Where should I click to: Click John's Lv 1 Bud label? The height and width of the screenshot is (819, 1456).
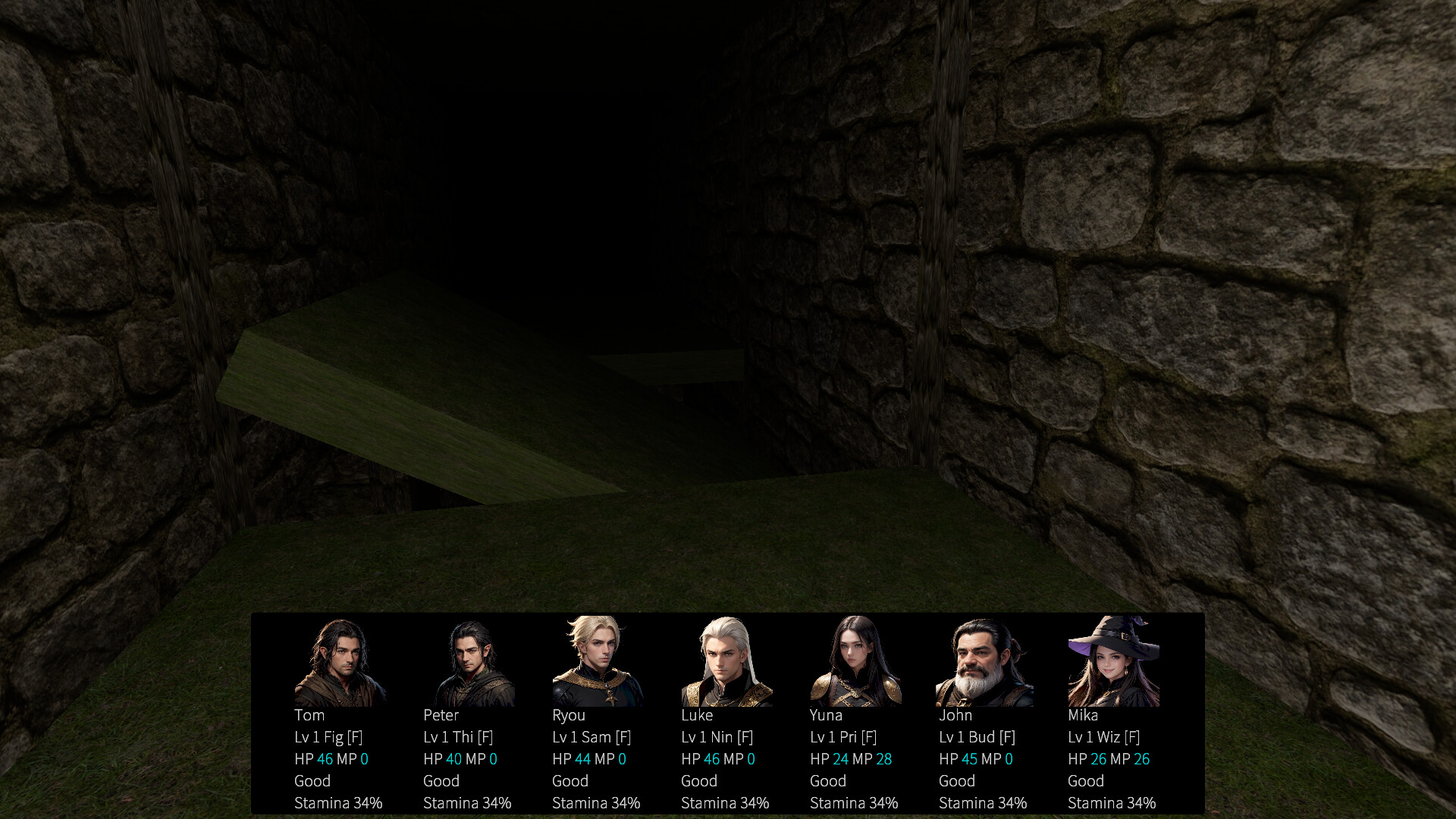970,736
